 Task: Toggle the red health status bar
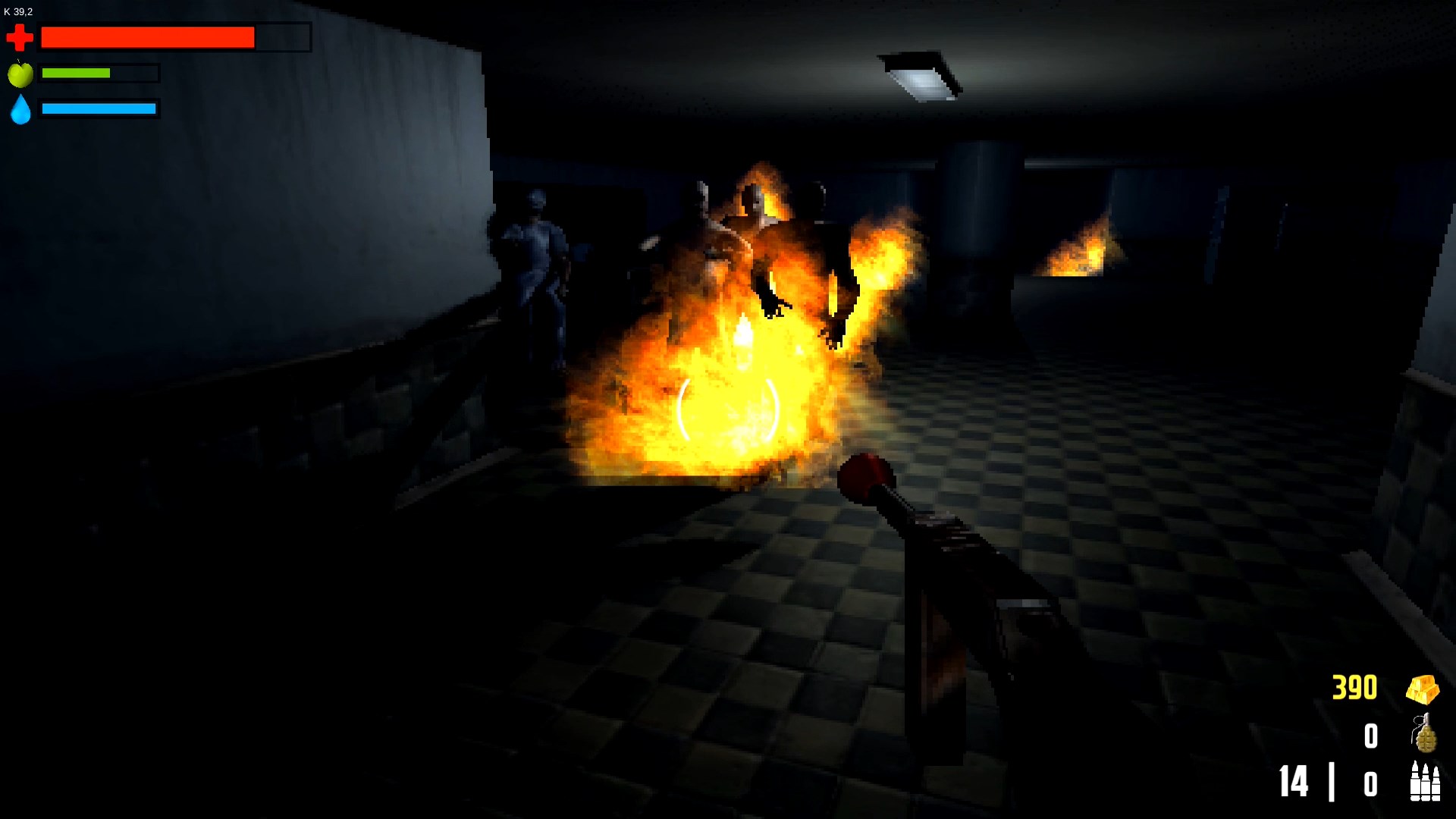tap(148, 36)
